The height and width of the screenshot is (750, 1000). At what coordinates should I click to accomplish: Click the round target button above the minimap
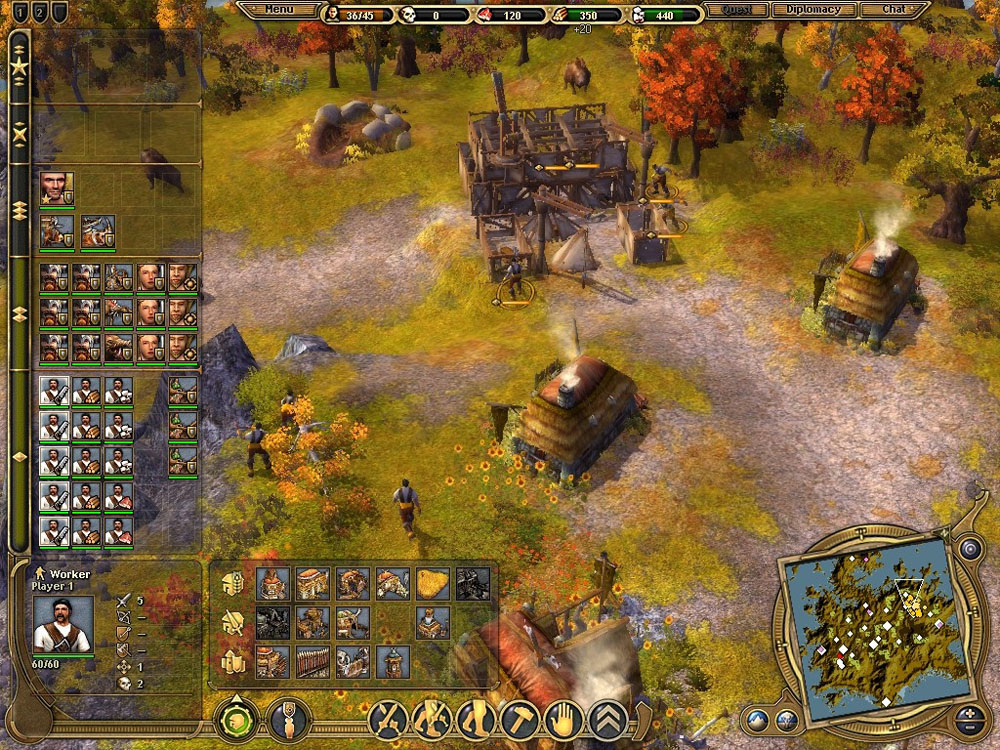click(968, 548)
